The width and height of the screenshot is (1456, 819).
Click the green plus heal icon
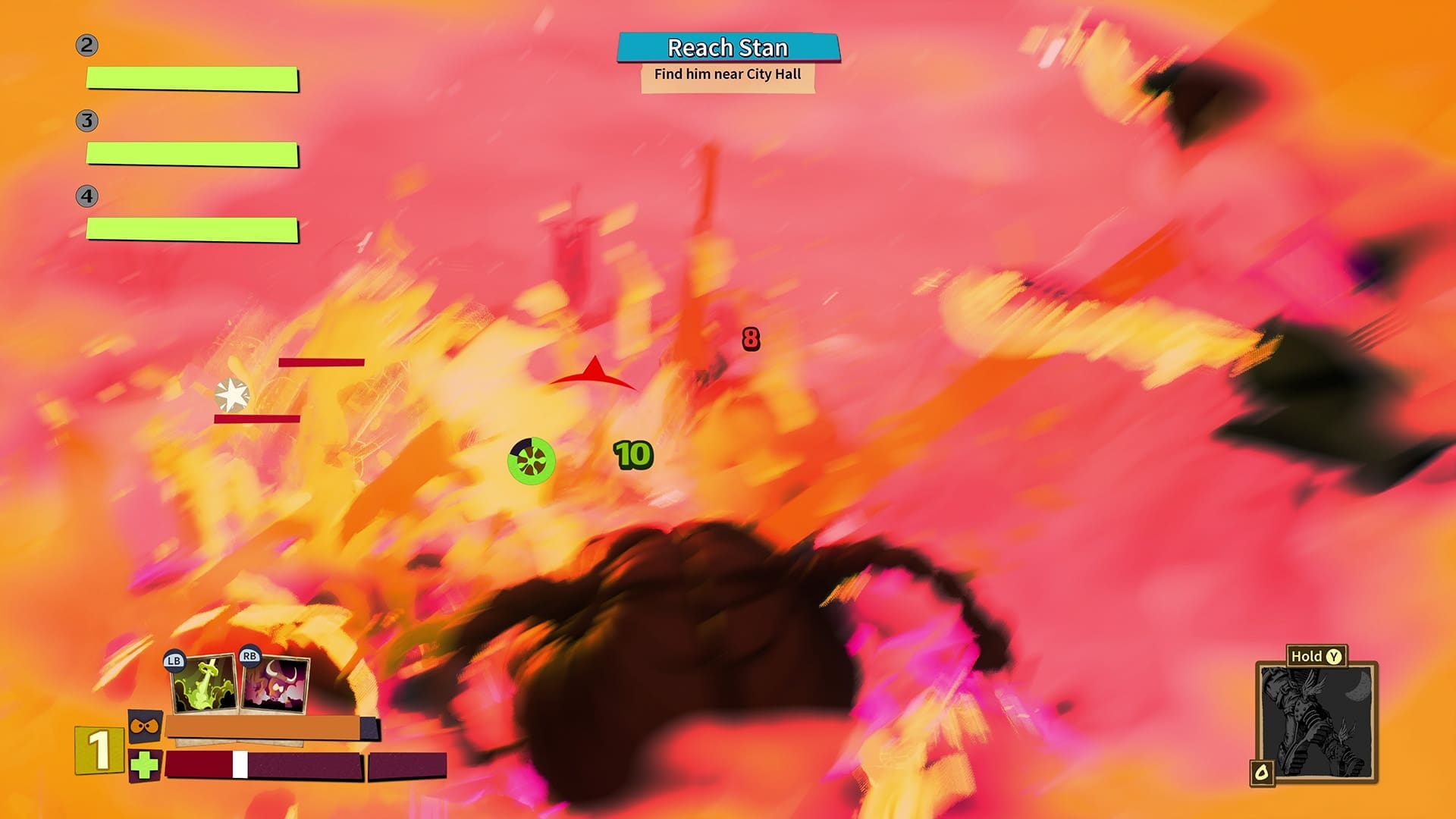(x=144, y=765)
